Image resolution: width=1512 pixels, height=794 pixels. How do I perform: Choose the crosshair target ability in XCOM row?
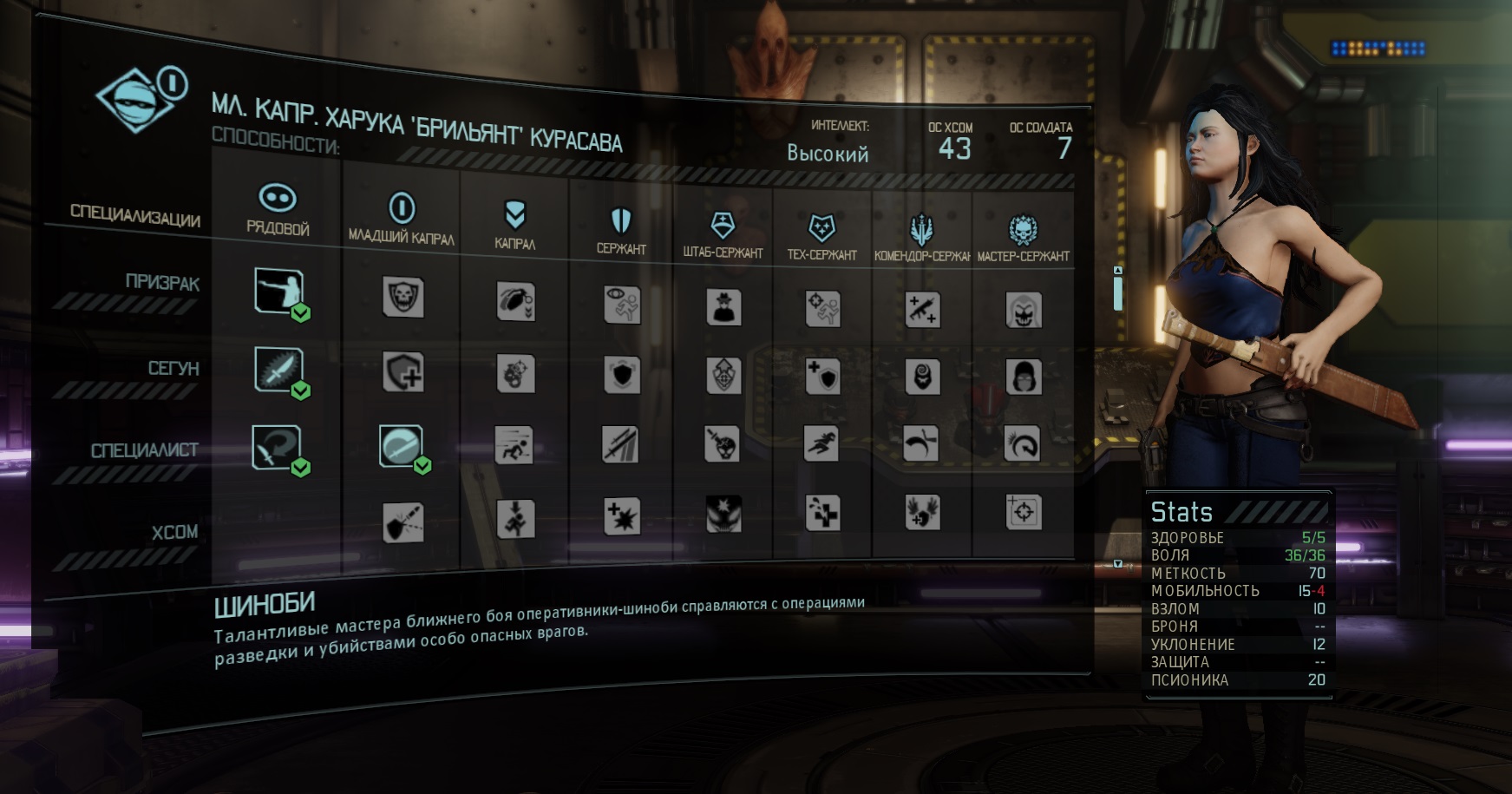(1024, 512)
